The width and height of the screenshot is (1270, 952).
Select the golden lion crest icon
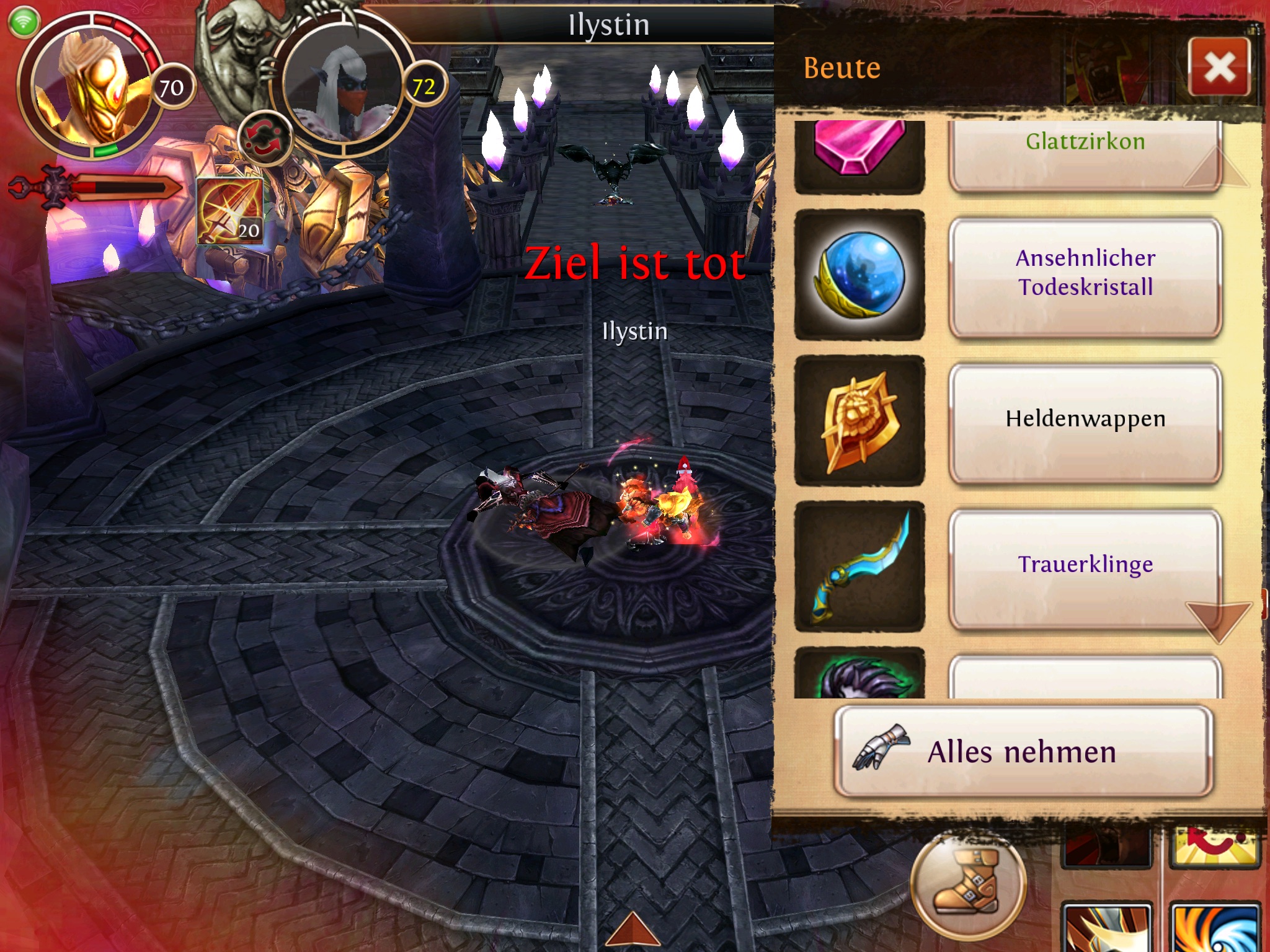coord(859,421)
